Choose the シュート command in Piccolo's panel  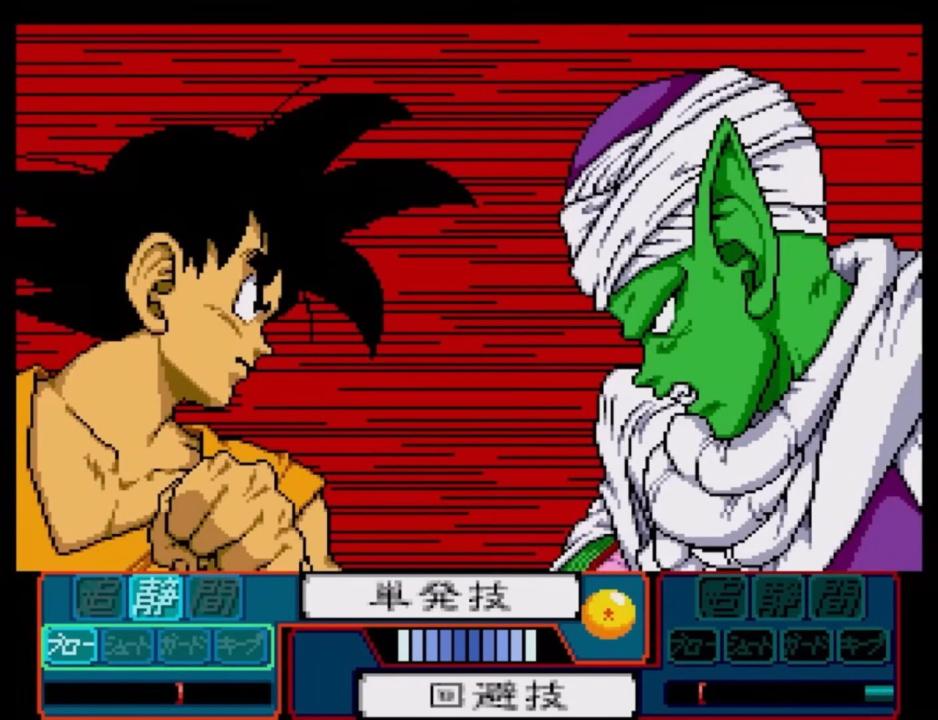click(751, 646)
